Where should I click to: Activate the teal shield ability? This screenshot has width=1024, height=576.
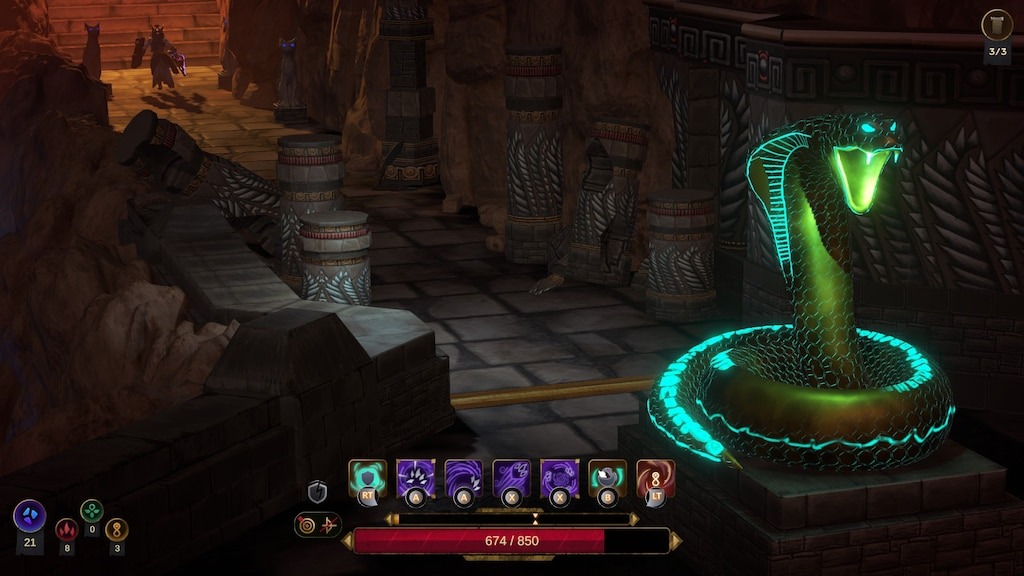367,477
